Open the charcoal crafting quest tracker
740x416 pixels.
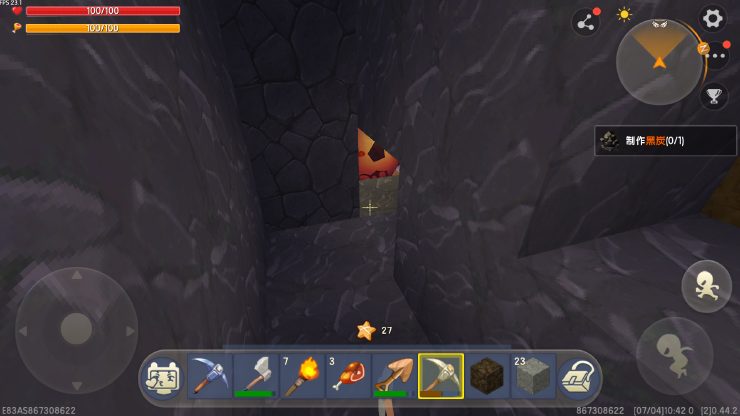click(x=666, y=141)
